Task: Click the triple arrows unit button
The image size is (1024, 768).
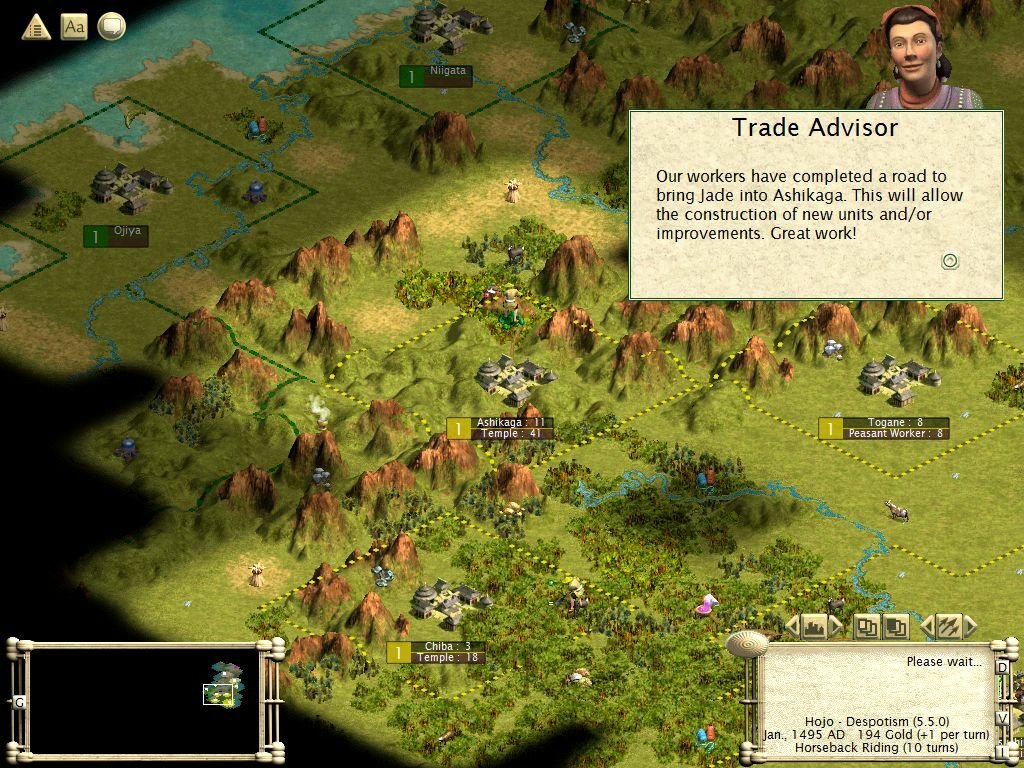Action: coord(948,627)
